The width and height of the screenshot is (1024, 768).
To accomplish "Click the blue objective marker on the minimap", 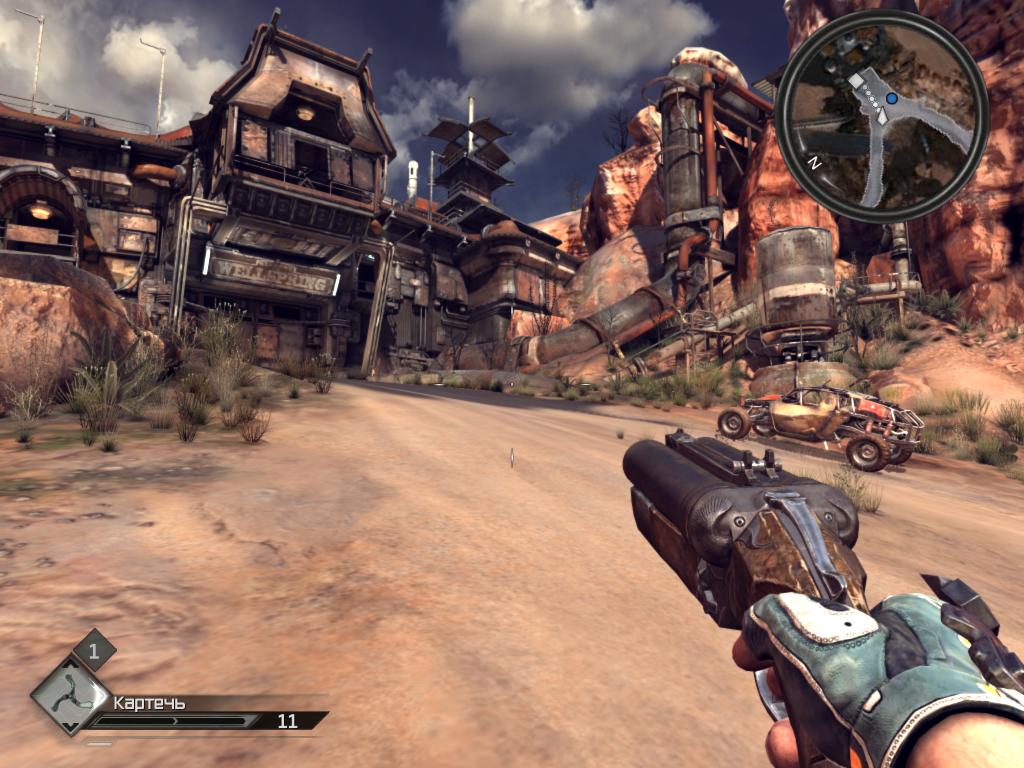I will [891, 100].
